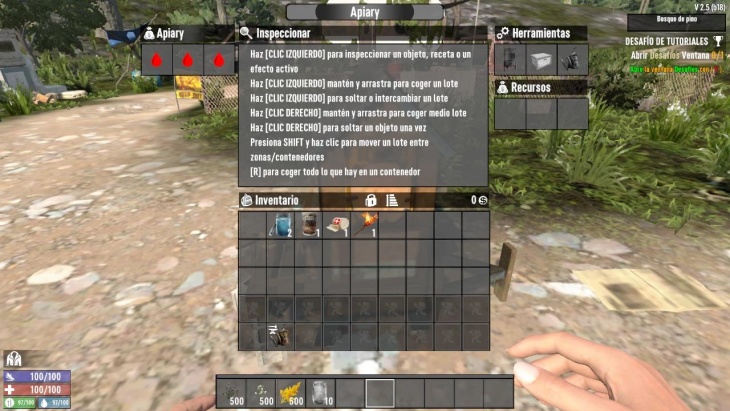730x411 pixels.
Task: Select the first aid bandage slot
Action: coord(338,225)
